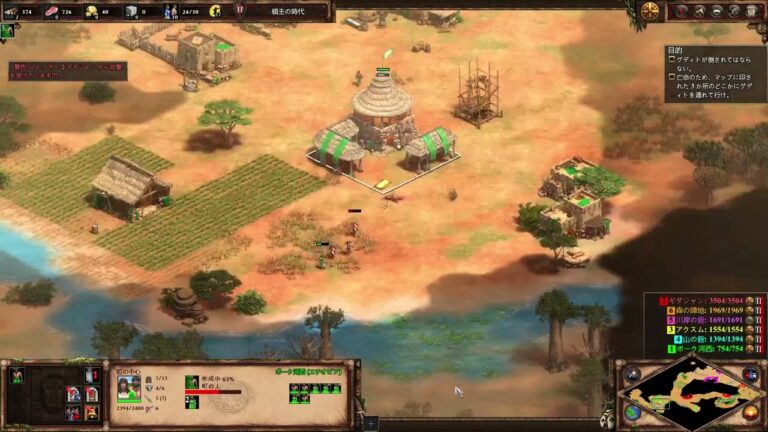Screen dimensions: 768x432
Task: Select the Town Center portrait
Action: click(129, 386)
